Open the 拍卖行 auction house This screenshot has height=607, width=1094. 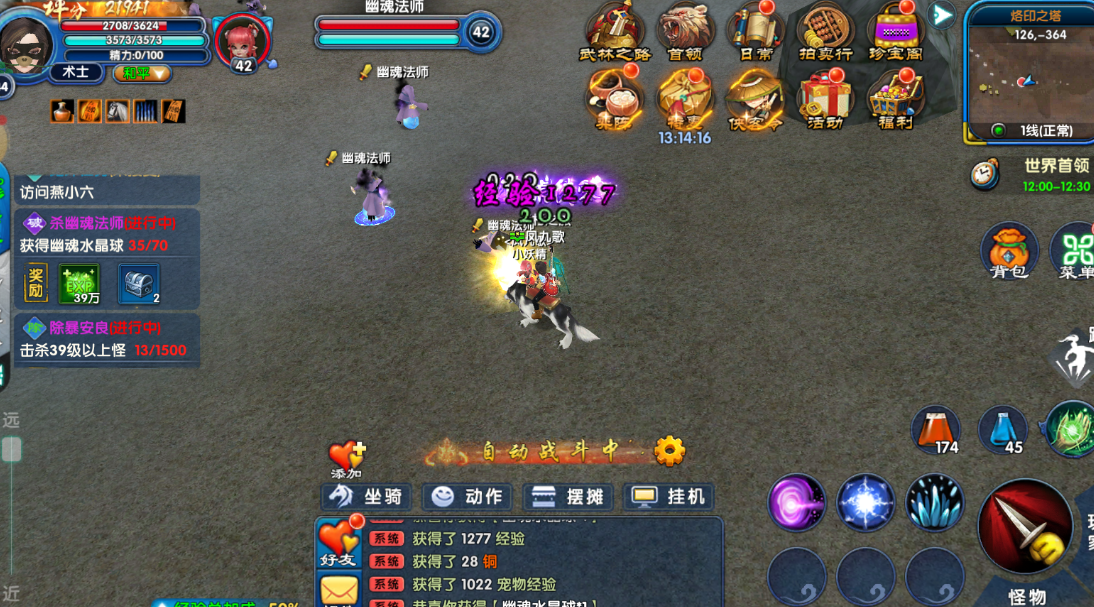coord(825,32)
